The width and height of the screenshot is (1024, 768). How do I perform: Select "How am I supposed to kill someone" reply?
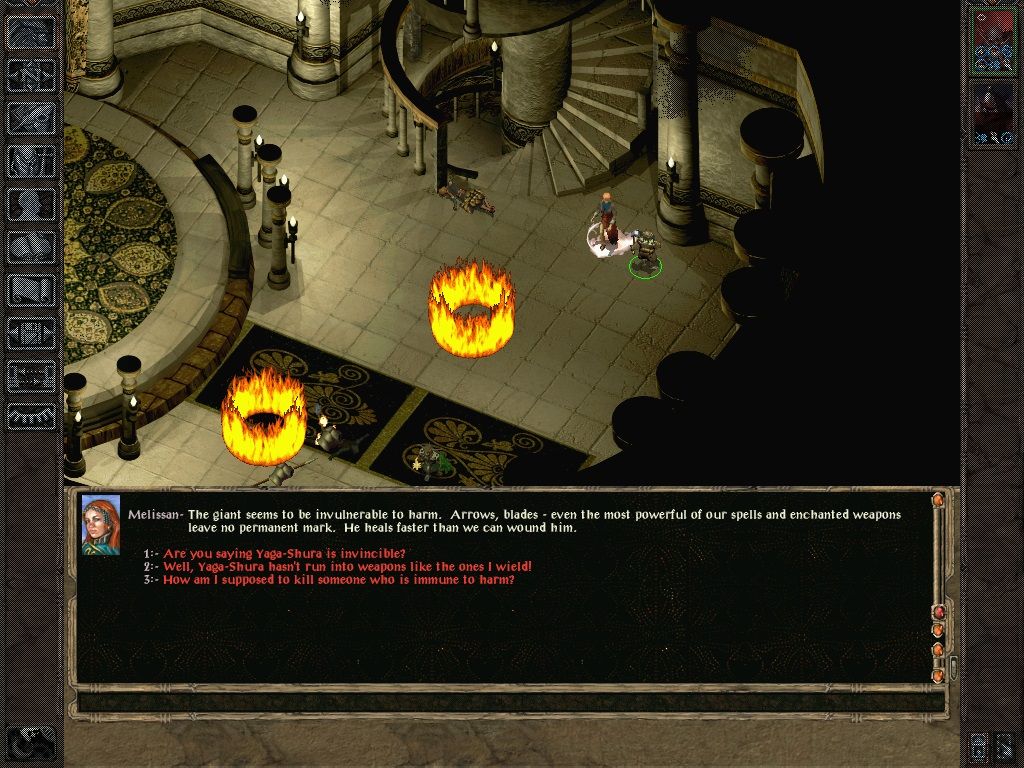pos(338,580)
